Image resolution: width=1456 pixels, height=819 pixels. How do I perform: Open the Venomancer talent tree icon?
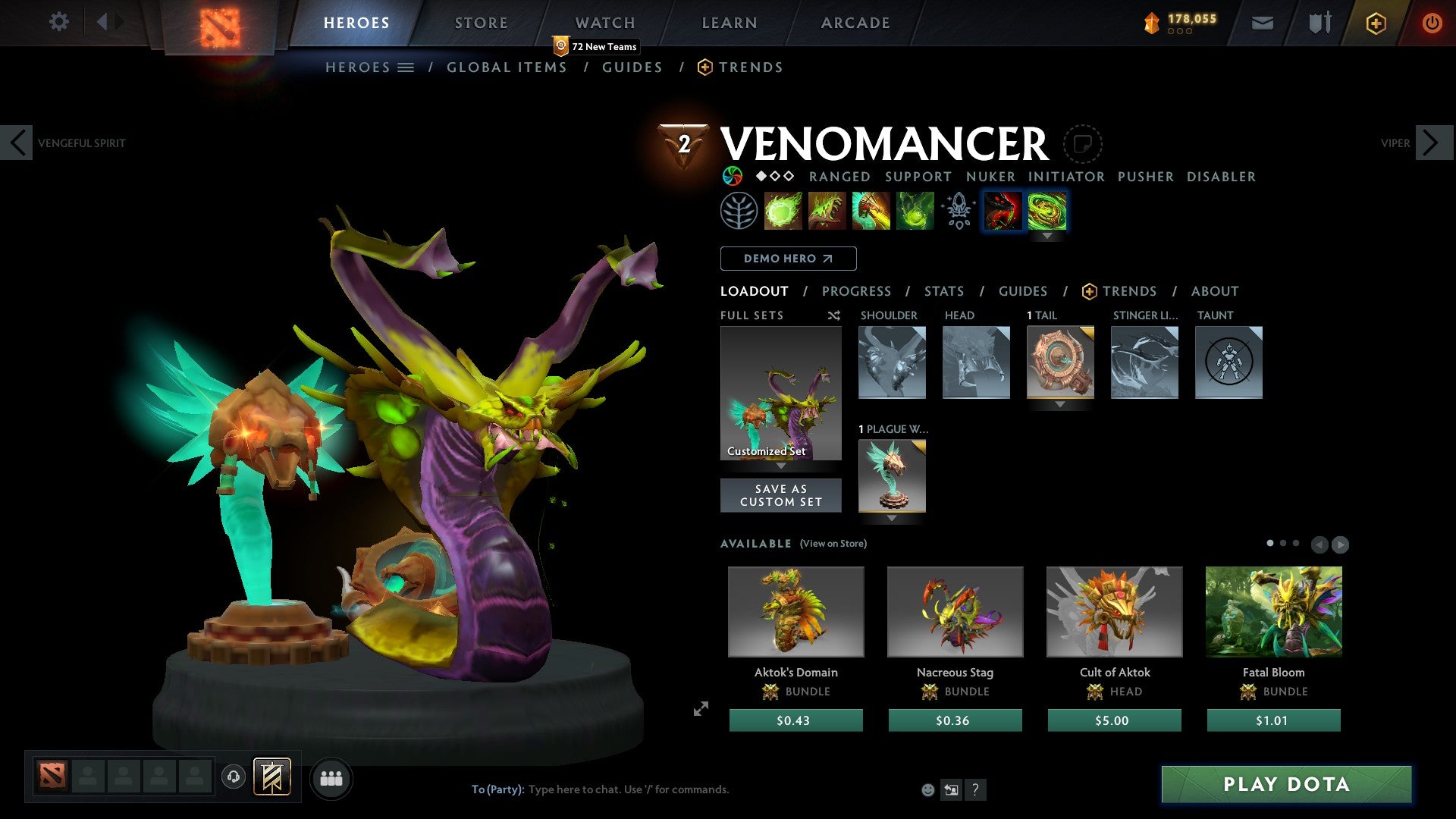tap(737, 211)
